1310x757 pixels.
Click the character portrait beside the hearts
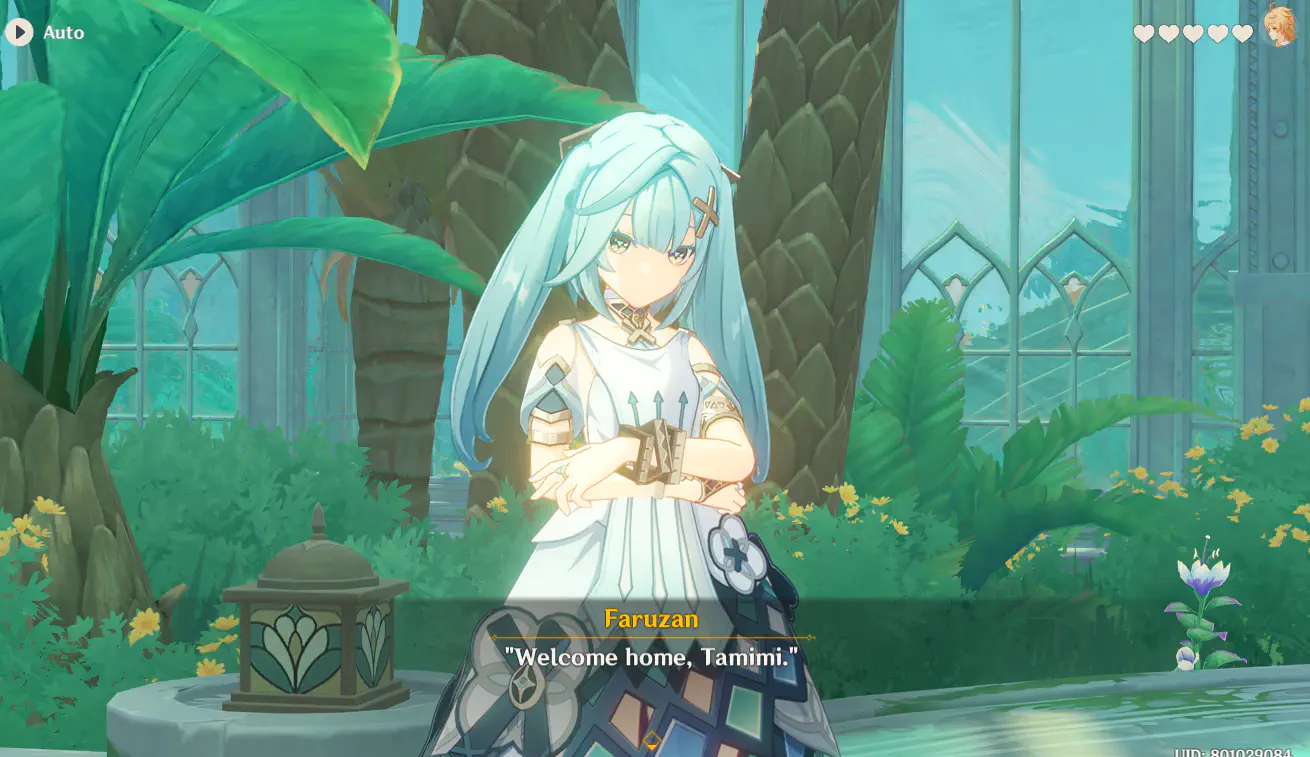[x=1279, y=27]
